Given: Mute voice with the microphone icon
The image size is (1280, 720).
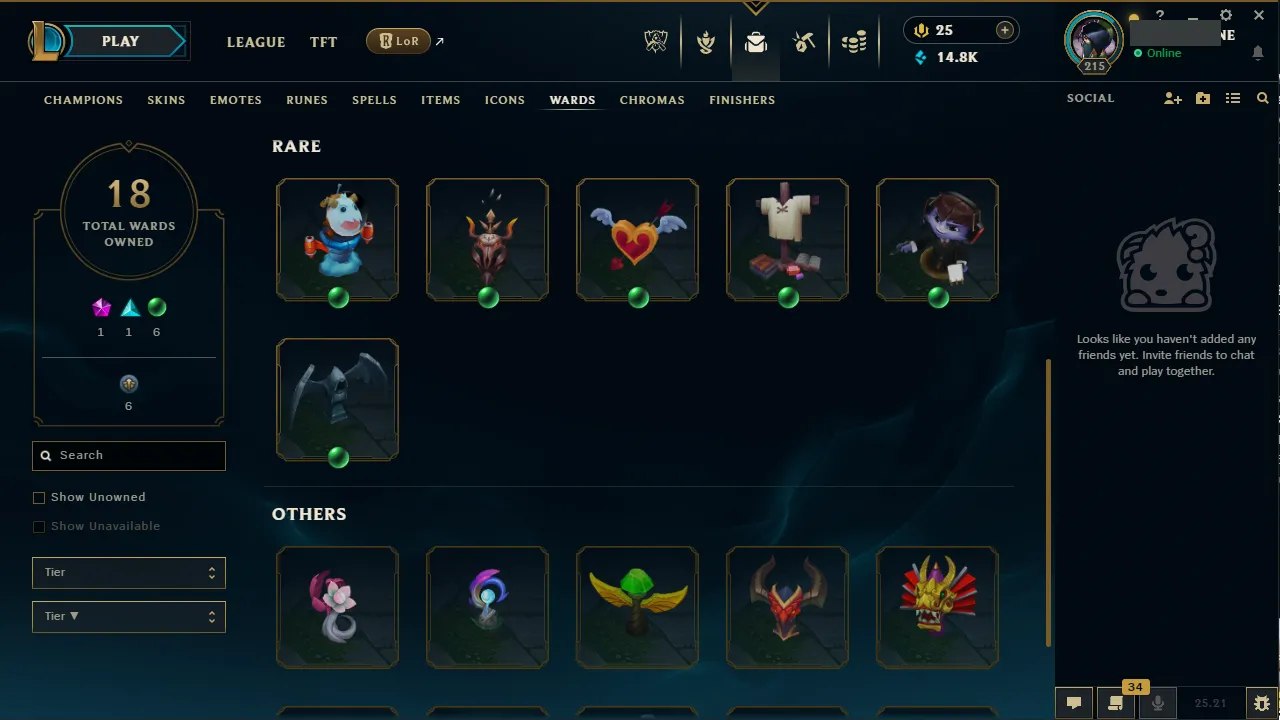Looking at the screenshot, I should pyautogui.click(x=1157, y=703).
